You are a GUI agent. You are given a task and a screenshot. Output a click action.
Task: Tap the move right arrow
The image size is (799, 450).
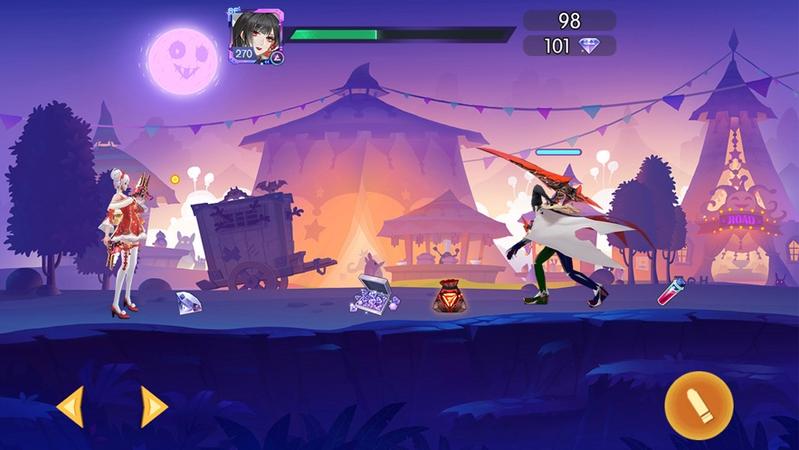click(153, 406)
